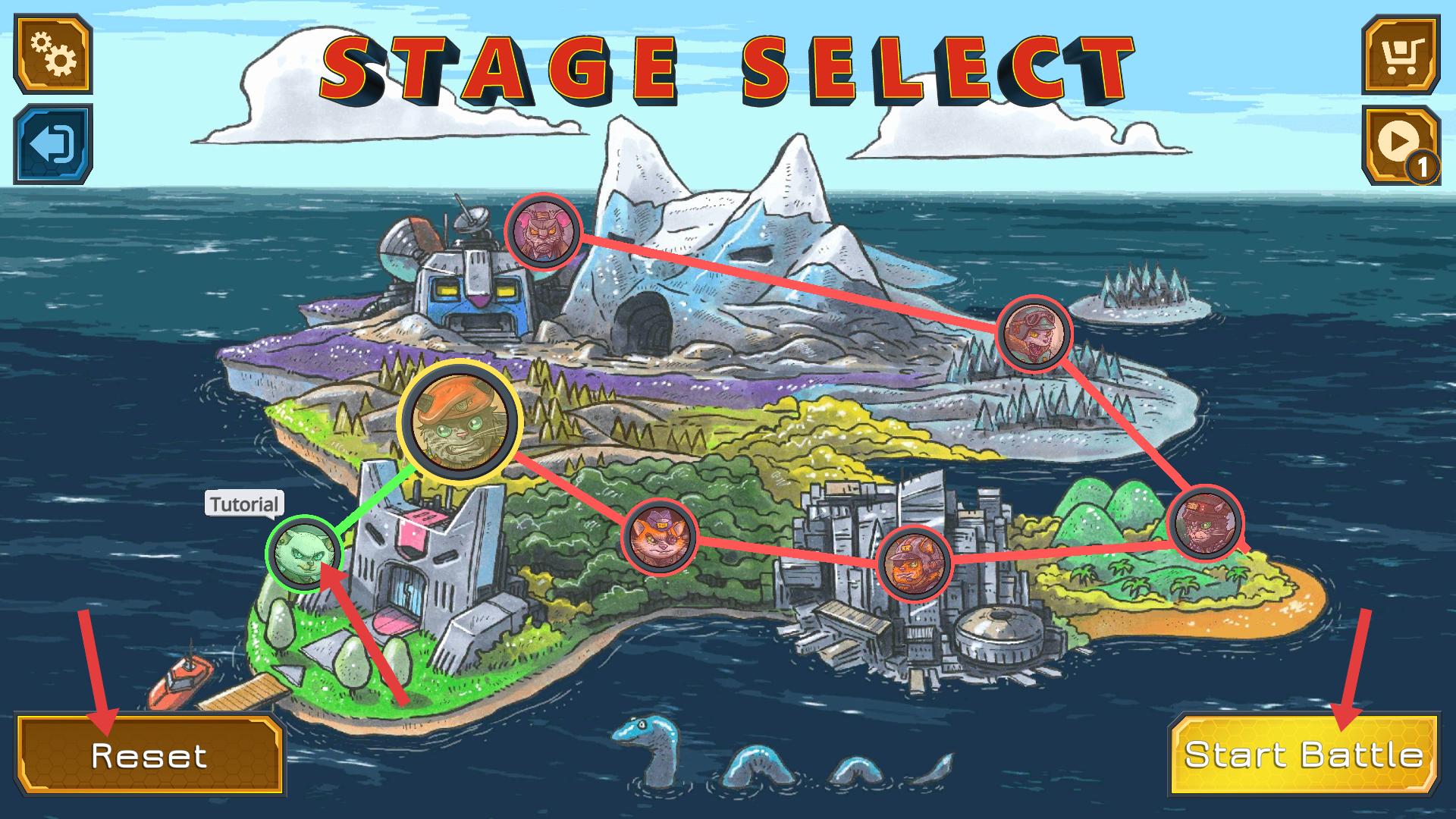
Task: Click the blue back arrow button
Action: pos(52,144)
